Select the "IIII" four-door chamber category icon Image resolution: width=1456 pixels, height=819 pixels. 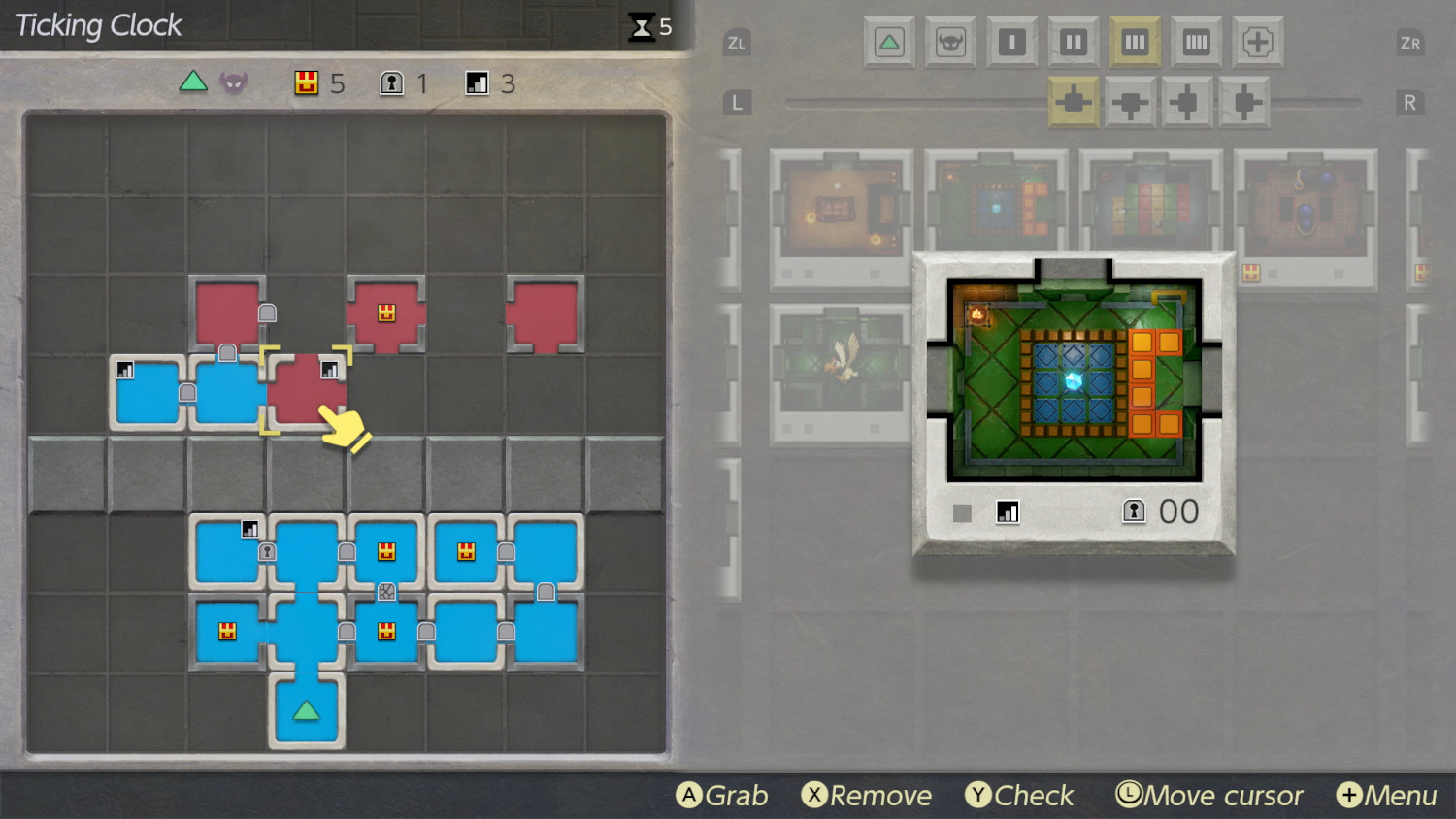pyautogui.click(x=1196, y=43)
